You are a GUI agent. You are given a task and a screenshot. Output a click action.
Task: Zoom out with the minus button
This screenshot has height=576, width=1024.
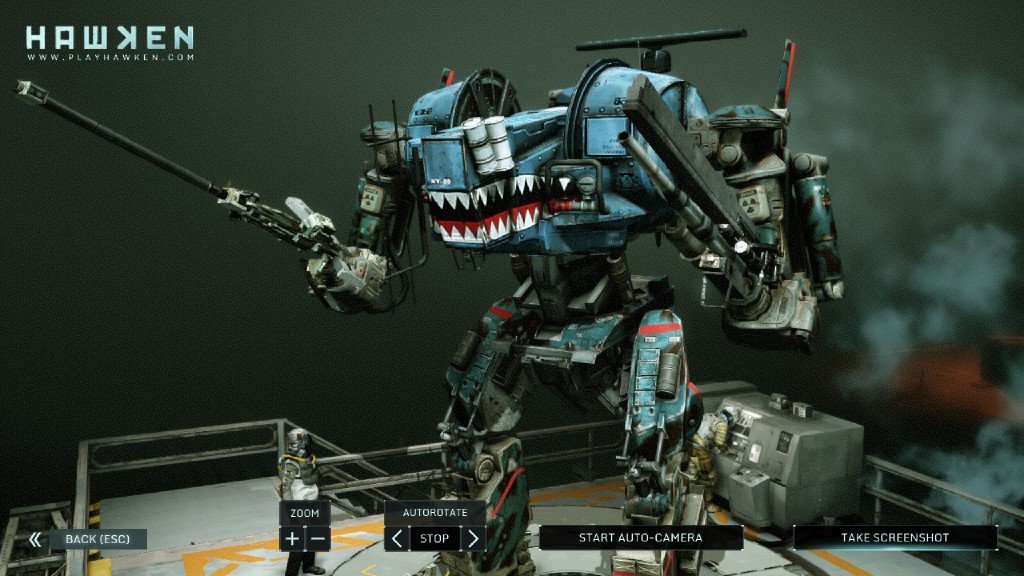coord(318,539)
